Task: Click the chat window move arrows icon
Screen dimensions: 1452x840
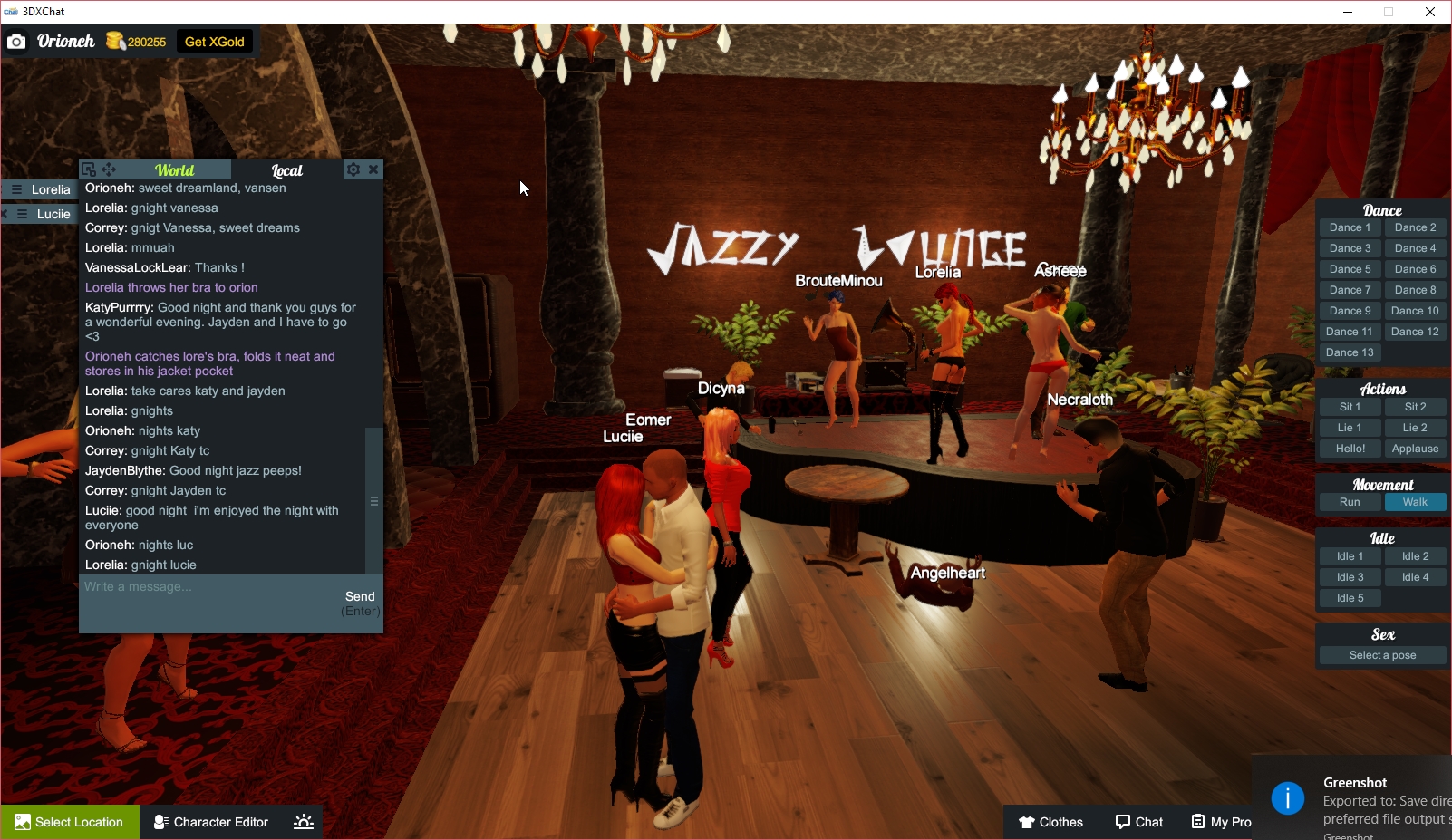Action: click(109, 169)
